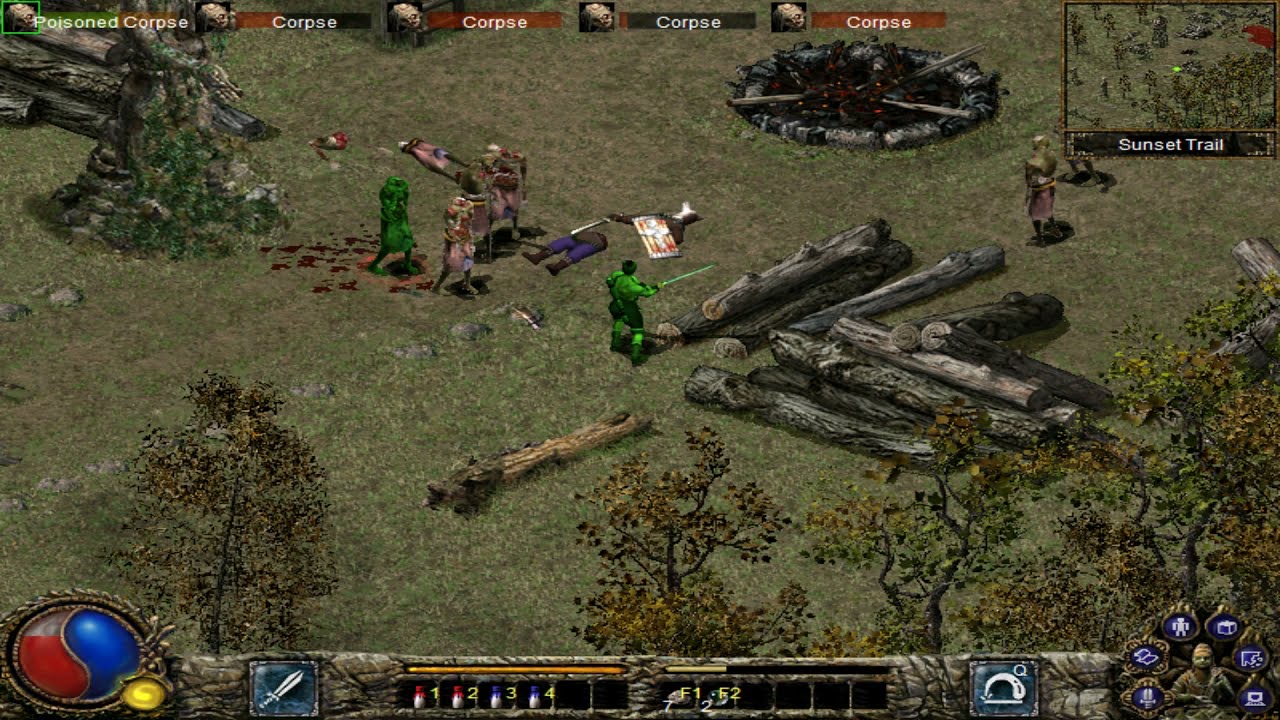1280x720 pixels.
Task: Drink the blue potion in slot 3
Action: [495, 694]
